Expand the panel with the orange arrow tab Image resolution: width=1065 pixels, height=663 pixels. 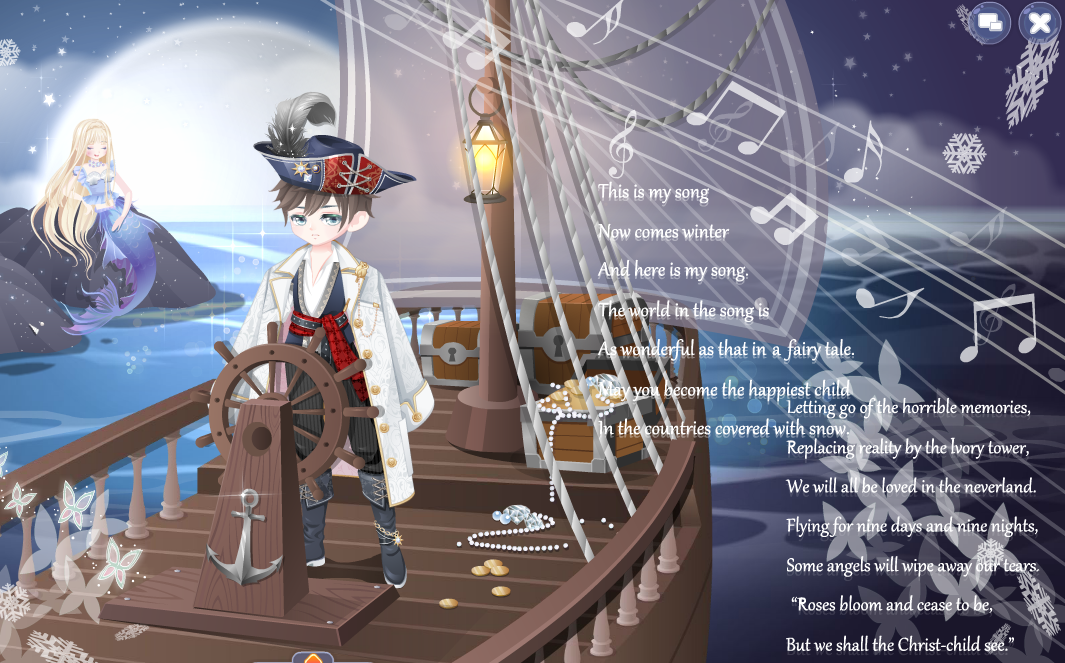point(313,658)
